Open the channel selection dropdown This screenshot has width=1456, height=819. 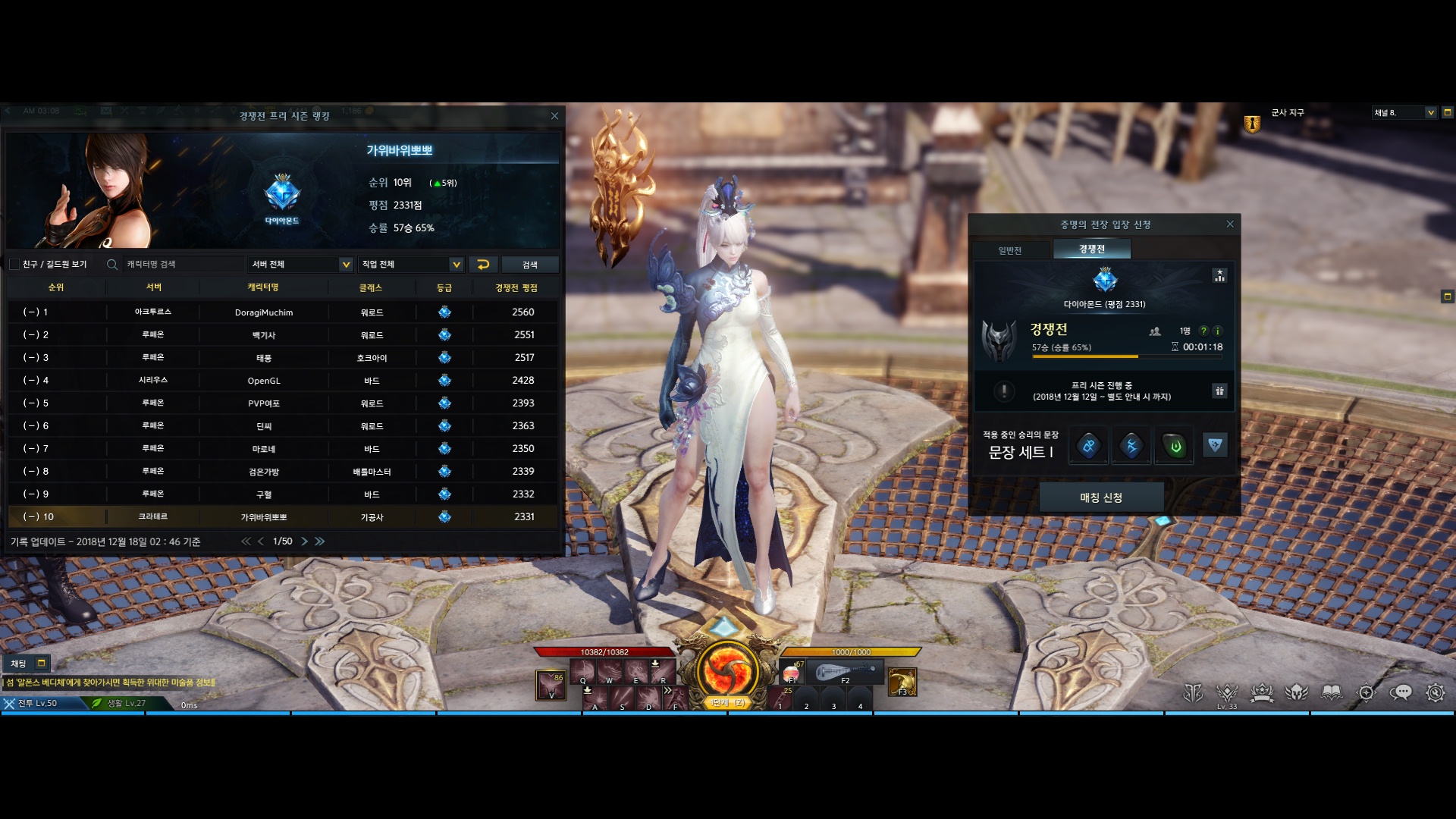1431,112
